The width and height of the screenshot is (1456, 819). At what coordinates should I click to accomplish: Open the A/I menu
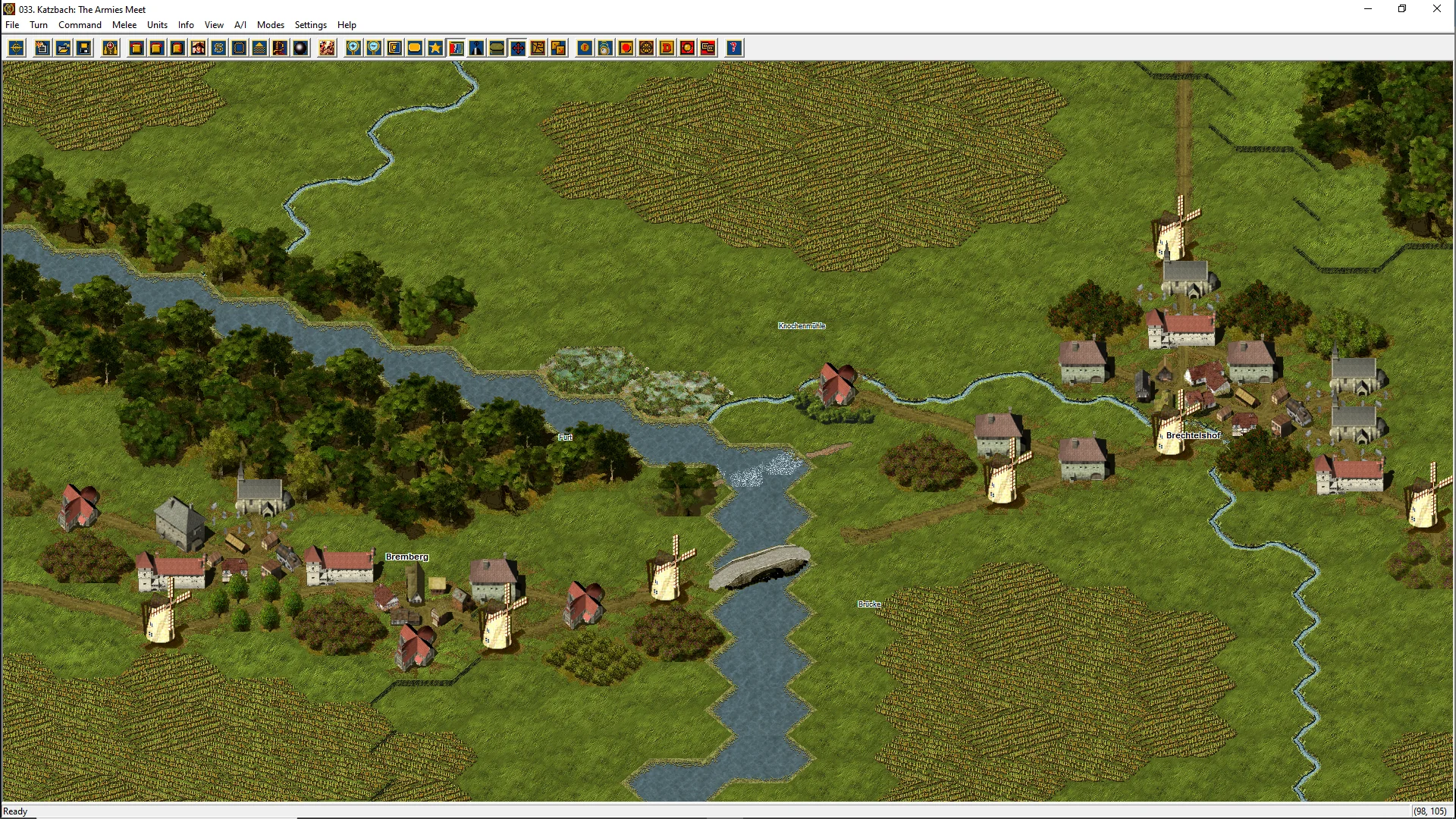pyautogui.click(x=240, y=25)
